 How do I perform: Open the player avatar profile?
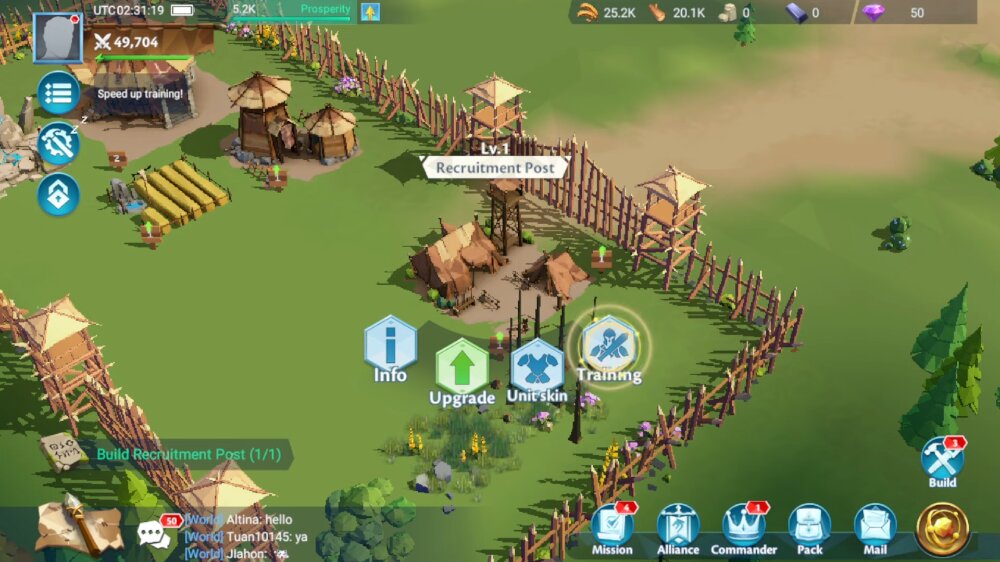[x=57, y=39]
